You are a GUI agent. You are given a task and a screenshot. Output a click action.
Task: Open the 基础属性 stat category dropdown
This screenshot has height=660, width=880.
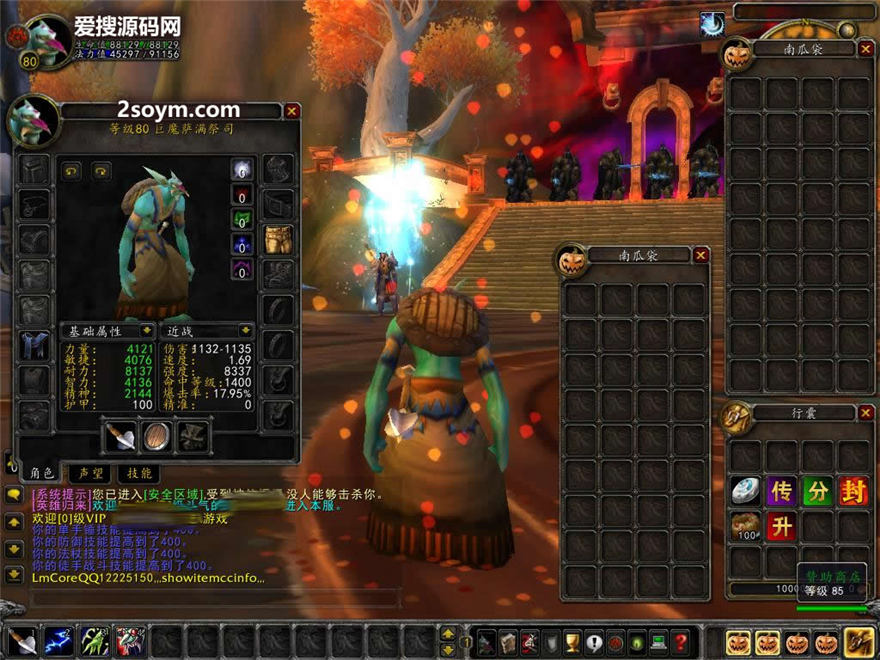tap(147, 330)
